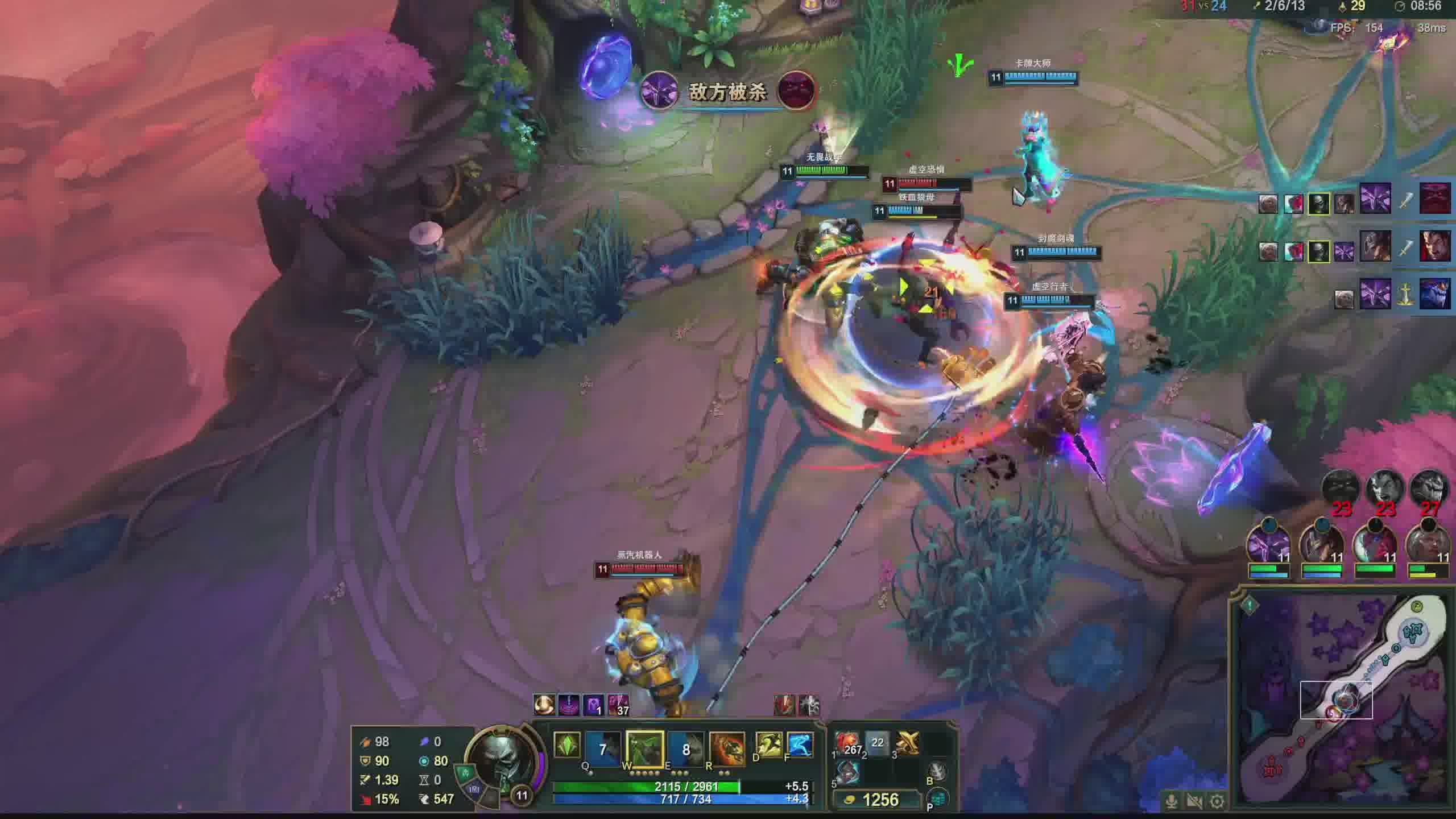Viewport: 1456px width, 819px height.
Task: Select the purple-crystal ally portrait
Action: point(1268,544)
